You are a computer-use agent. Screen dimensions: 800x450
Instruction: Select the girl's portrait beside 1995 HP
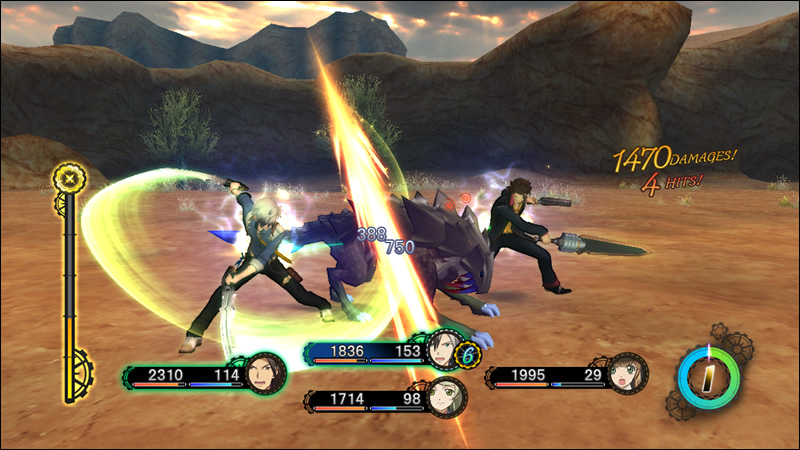(x=627, y=372)
